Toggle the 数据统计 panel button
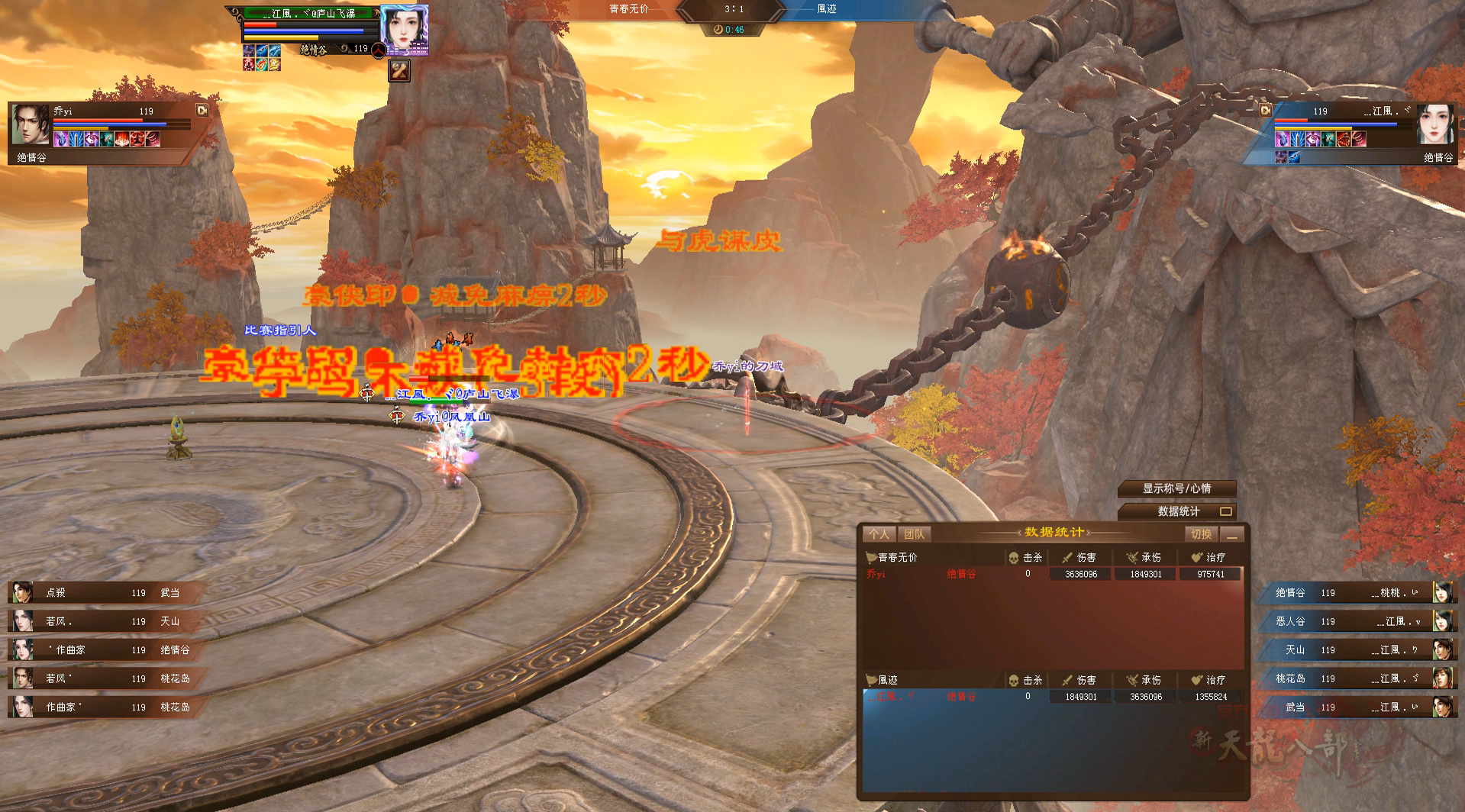This screenshot has height=812, width=1465. (1176, 511)
